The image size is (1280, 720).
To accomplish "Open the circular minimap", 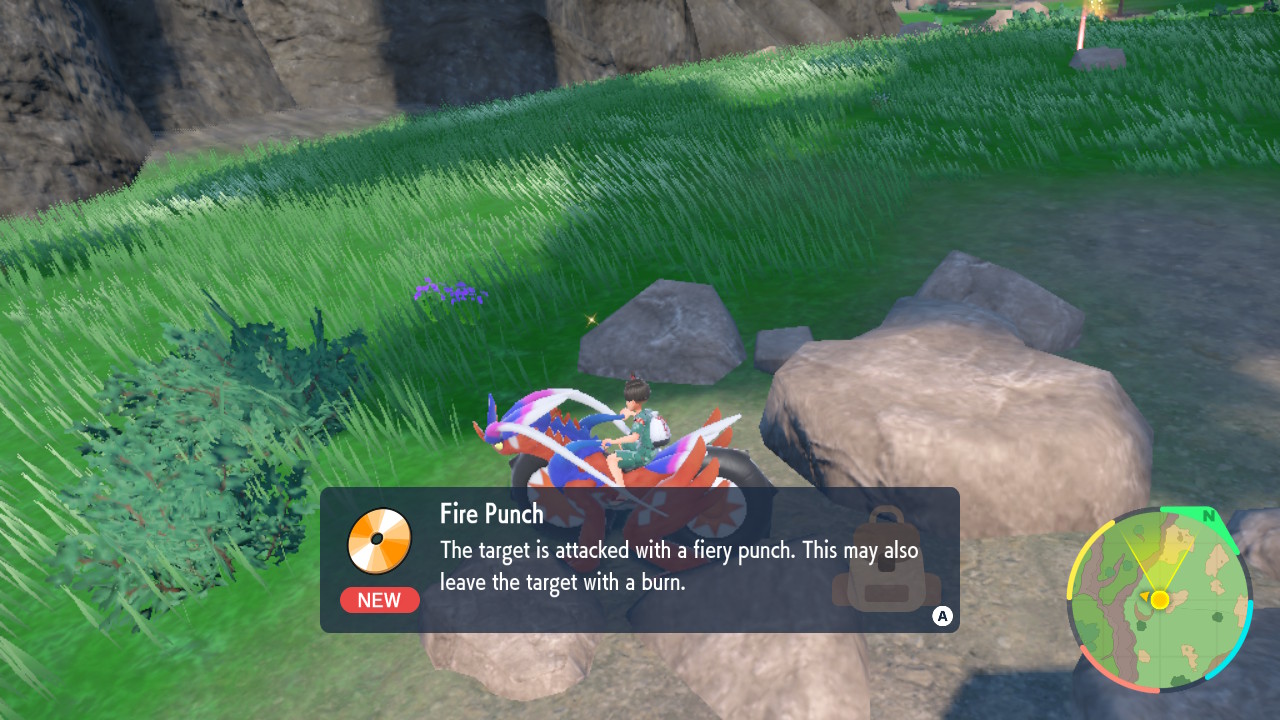I will coord(1159,599).
